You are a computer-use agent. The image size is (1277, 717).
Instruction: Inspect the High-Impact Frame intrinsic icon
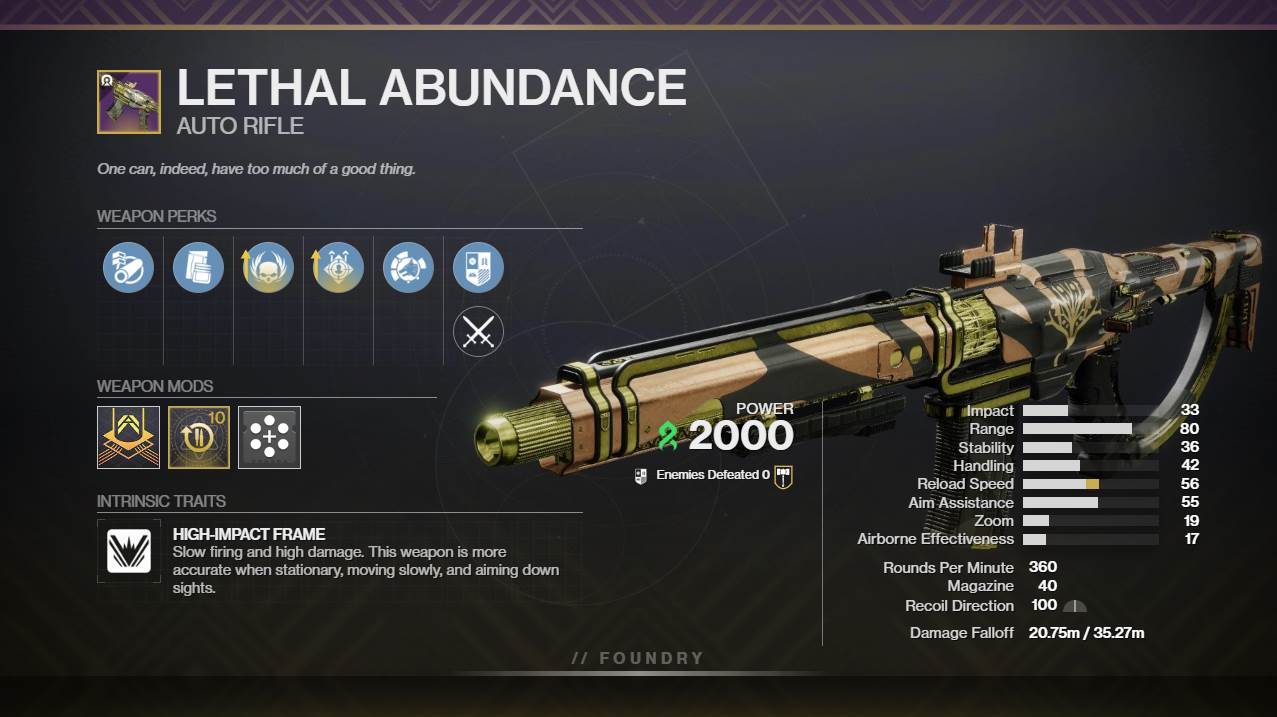(x=129, y=550)
